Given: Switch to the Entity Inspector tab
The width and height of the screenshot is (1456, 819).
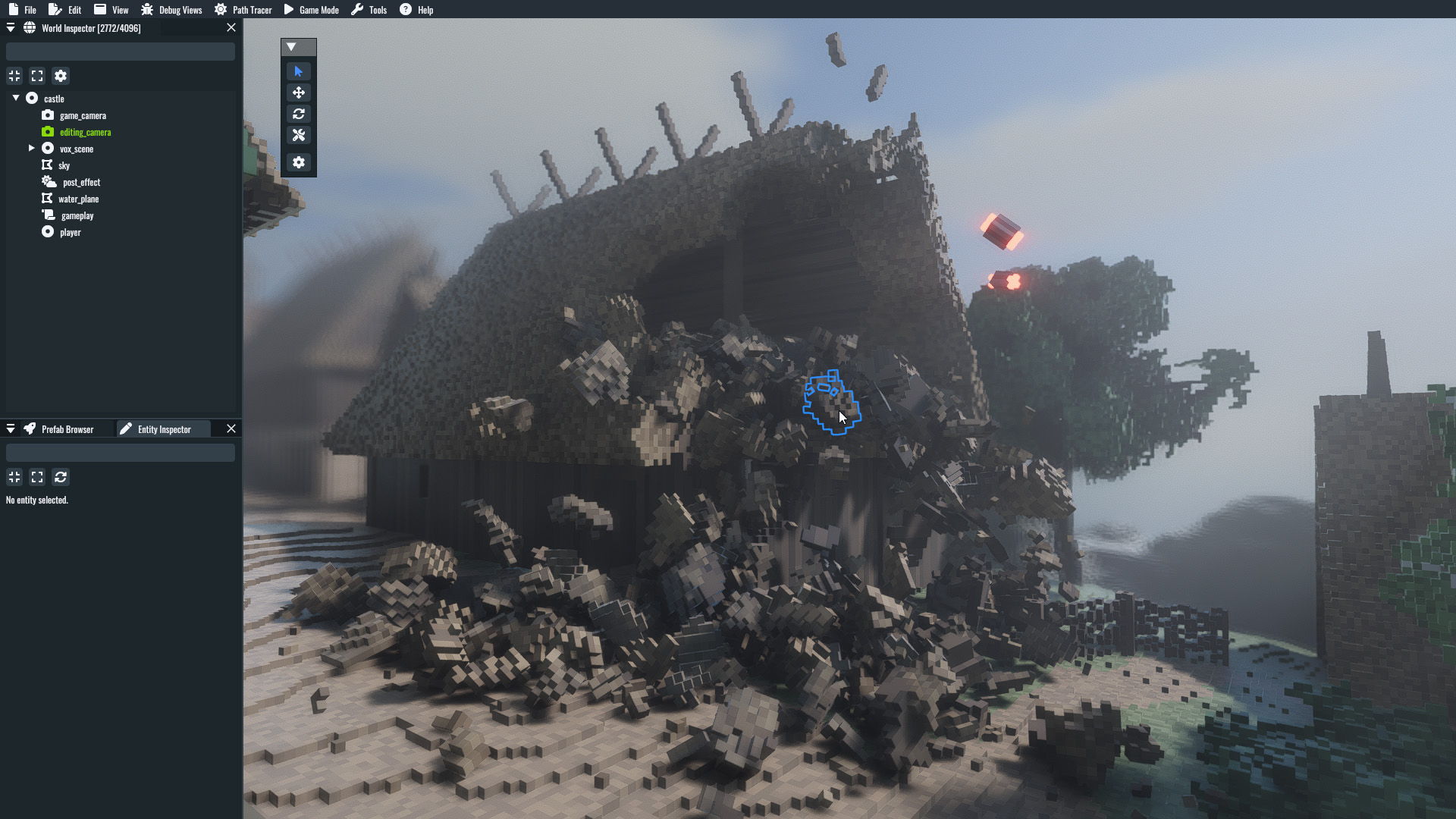Looking at the screenshot, I should pos(162,428).
